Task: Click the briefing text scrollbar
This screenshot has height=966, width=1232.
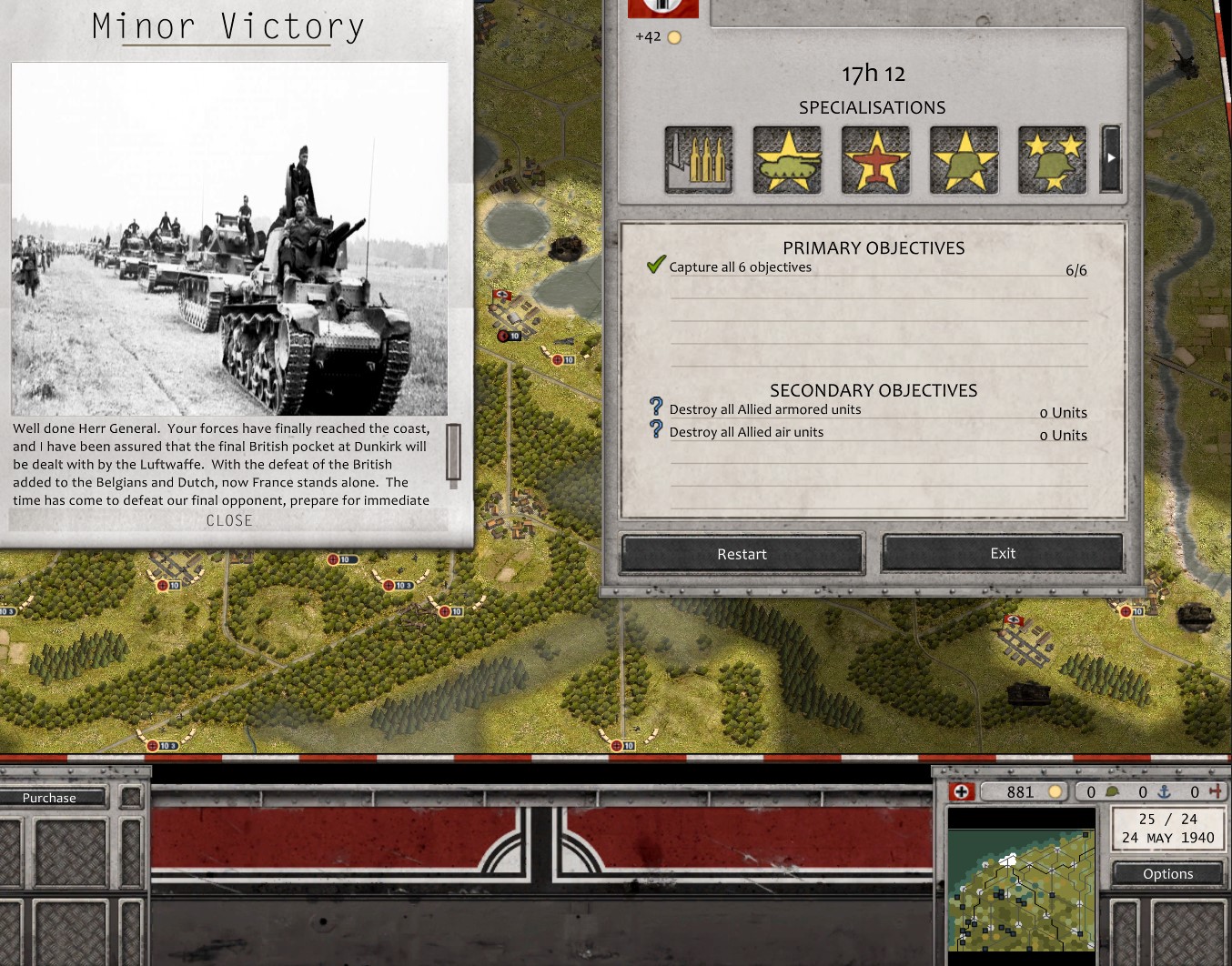Action: (x=453, y=452)
